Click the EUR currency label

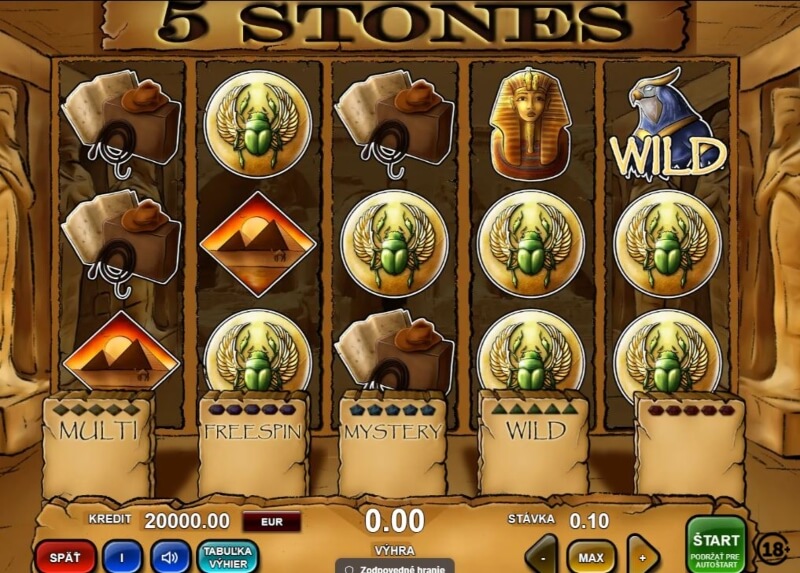pyautogui.click(x=271, y=521)
